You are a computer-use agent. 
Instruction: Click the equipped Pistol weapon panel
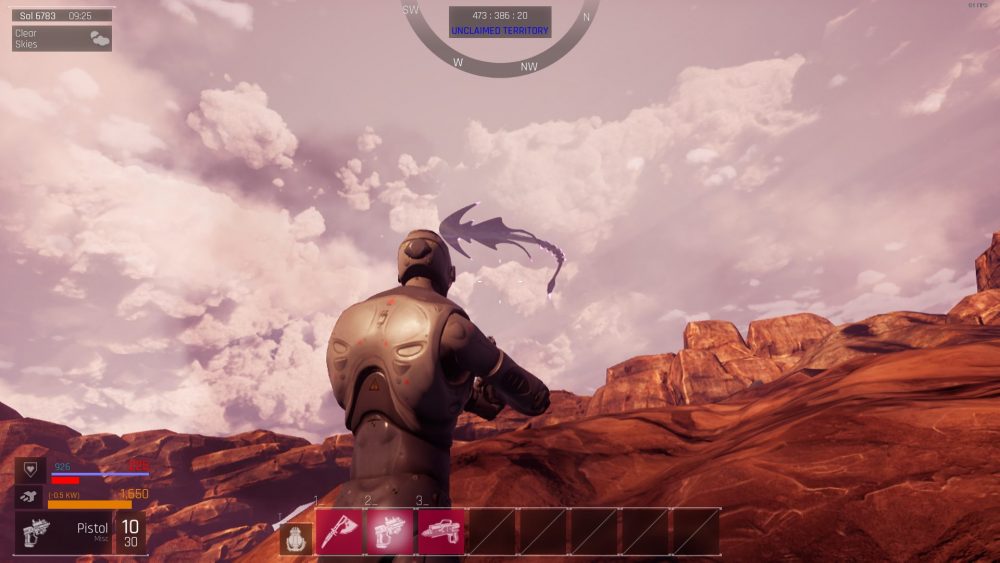pyautogui.click(x=65, y=532)
